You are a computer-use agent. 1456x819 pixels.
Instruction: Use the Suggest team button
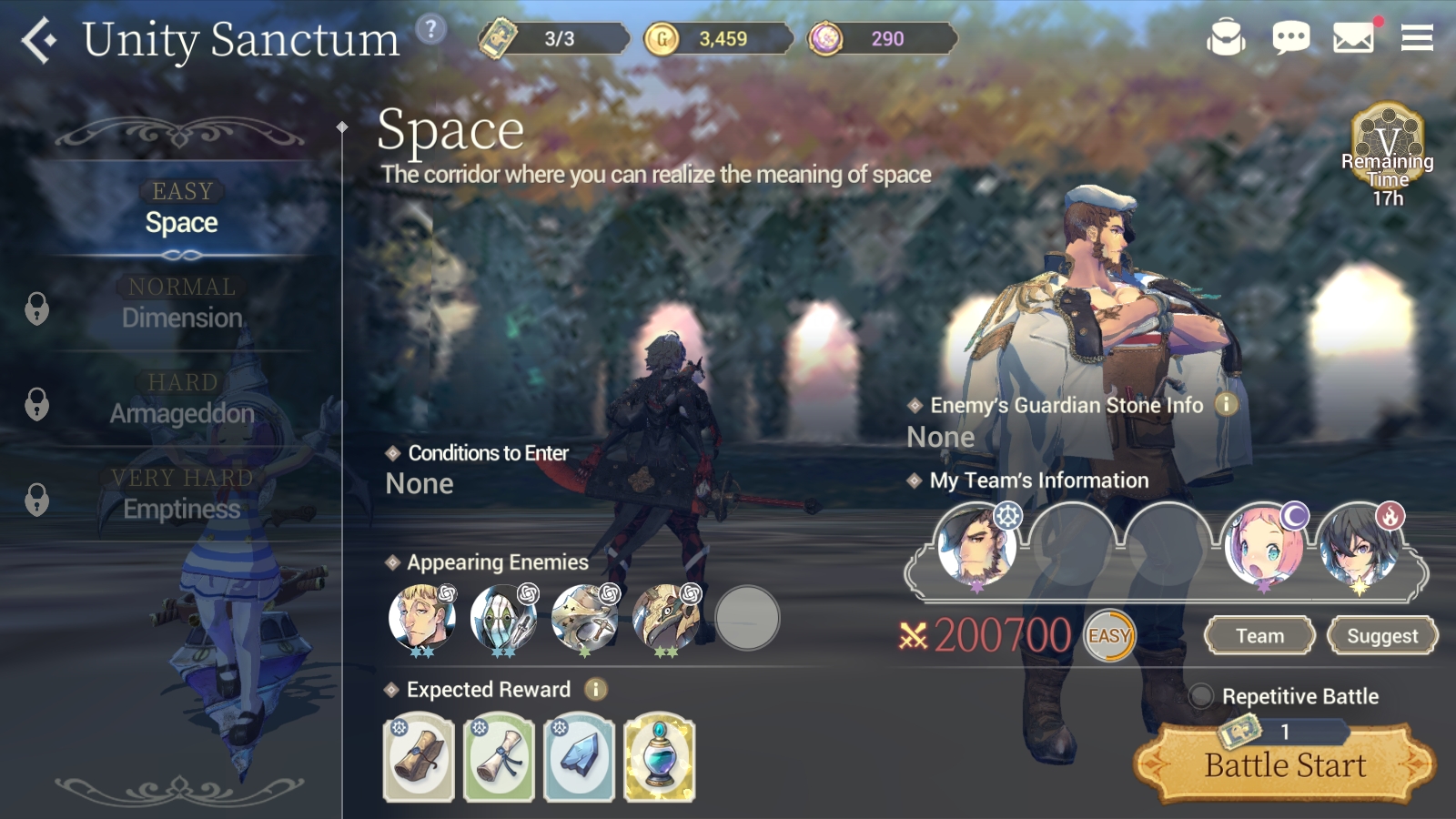click(x=1381, y=636)
